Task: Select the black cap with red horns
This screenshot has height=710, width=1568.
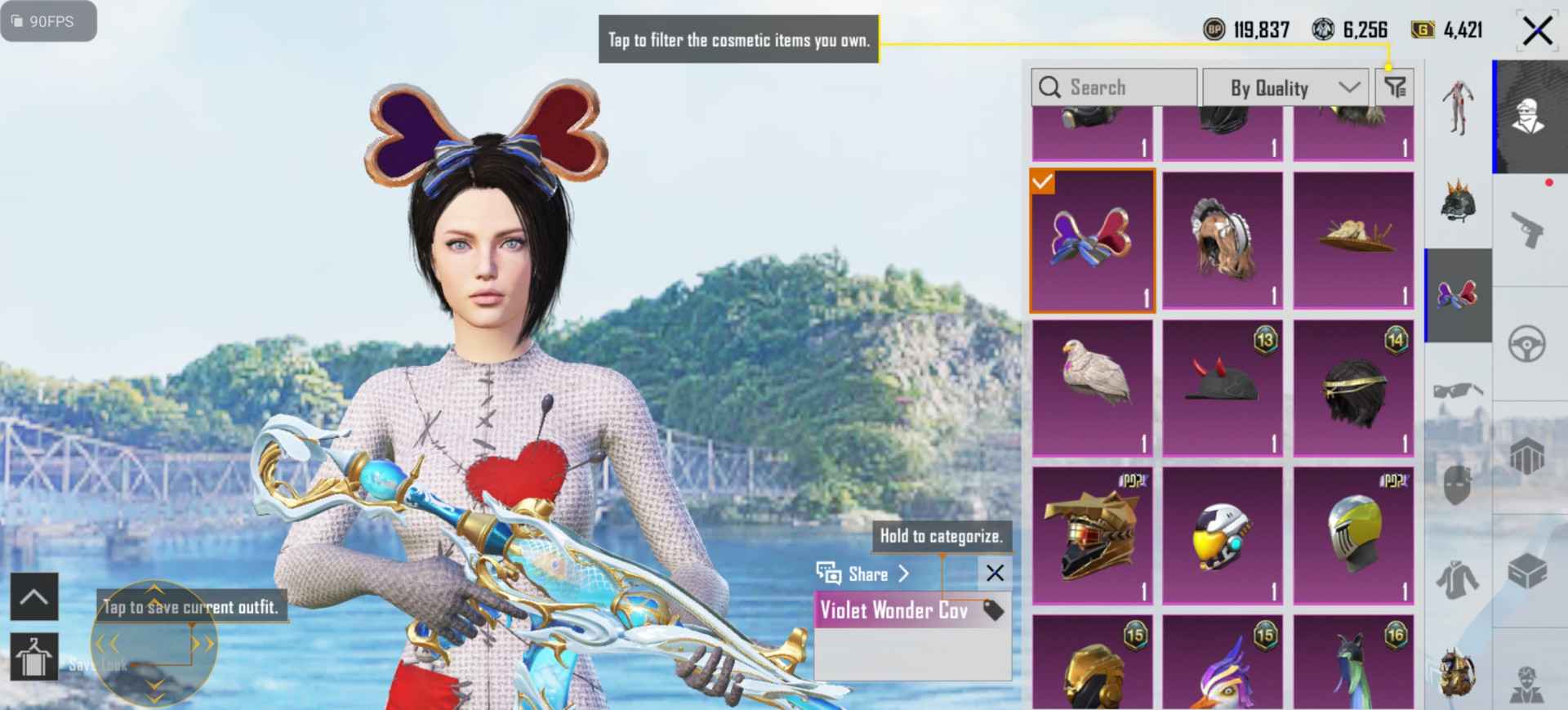Action: point(1222,388)
